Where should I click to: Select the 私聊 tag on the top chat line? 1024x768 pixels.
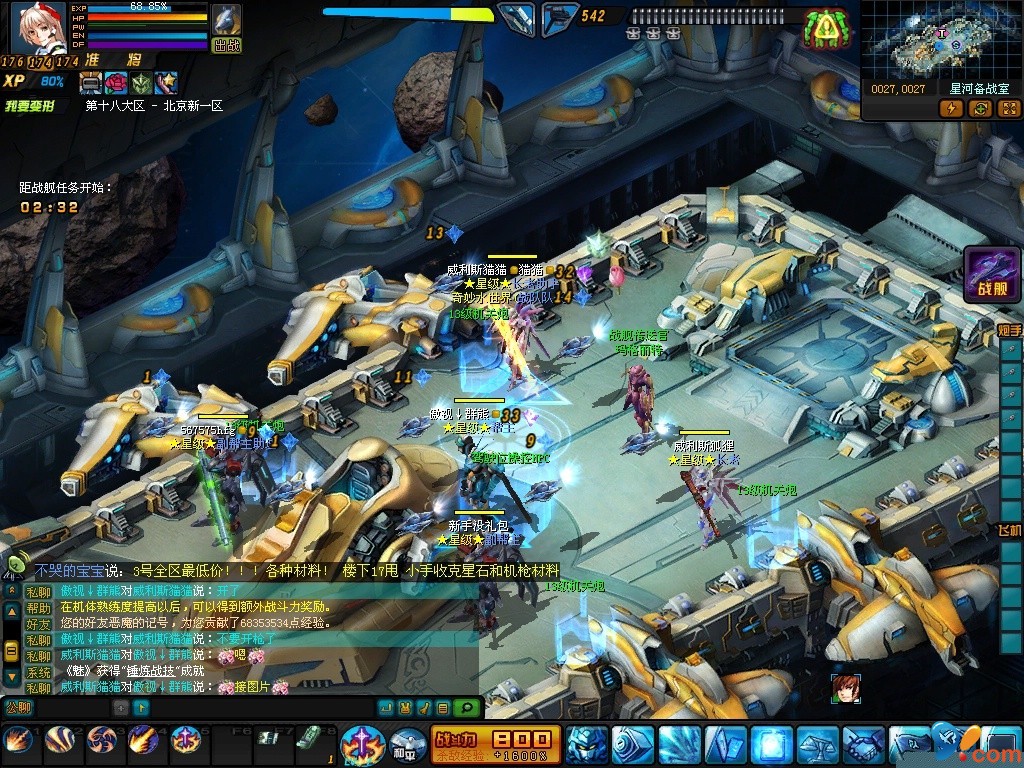pyautogui.click(x=38, y=591)
